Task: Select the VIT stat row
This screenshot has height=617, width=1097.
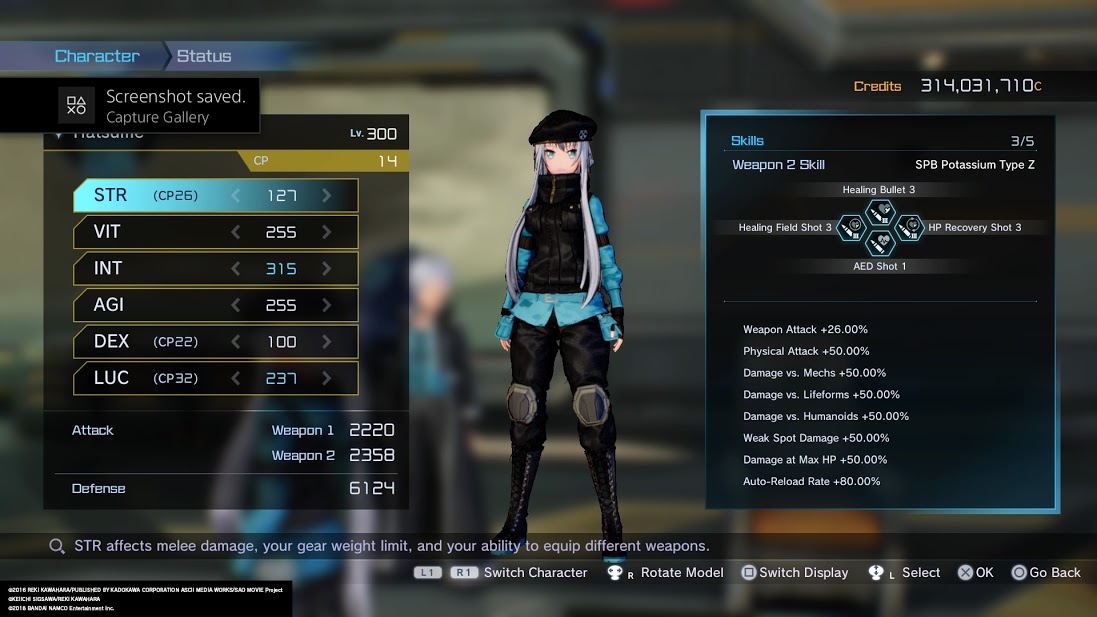Action: click(215, 232)
